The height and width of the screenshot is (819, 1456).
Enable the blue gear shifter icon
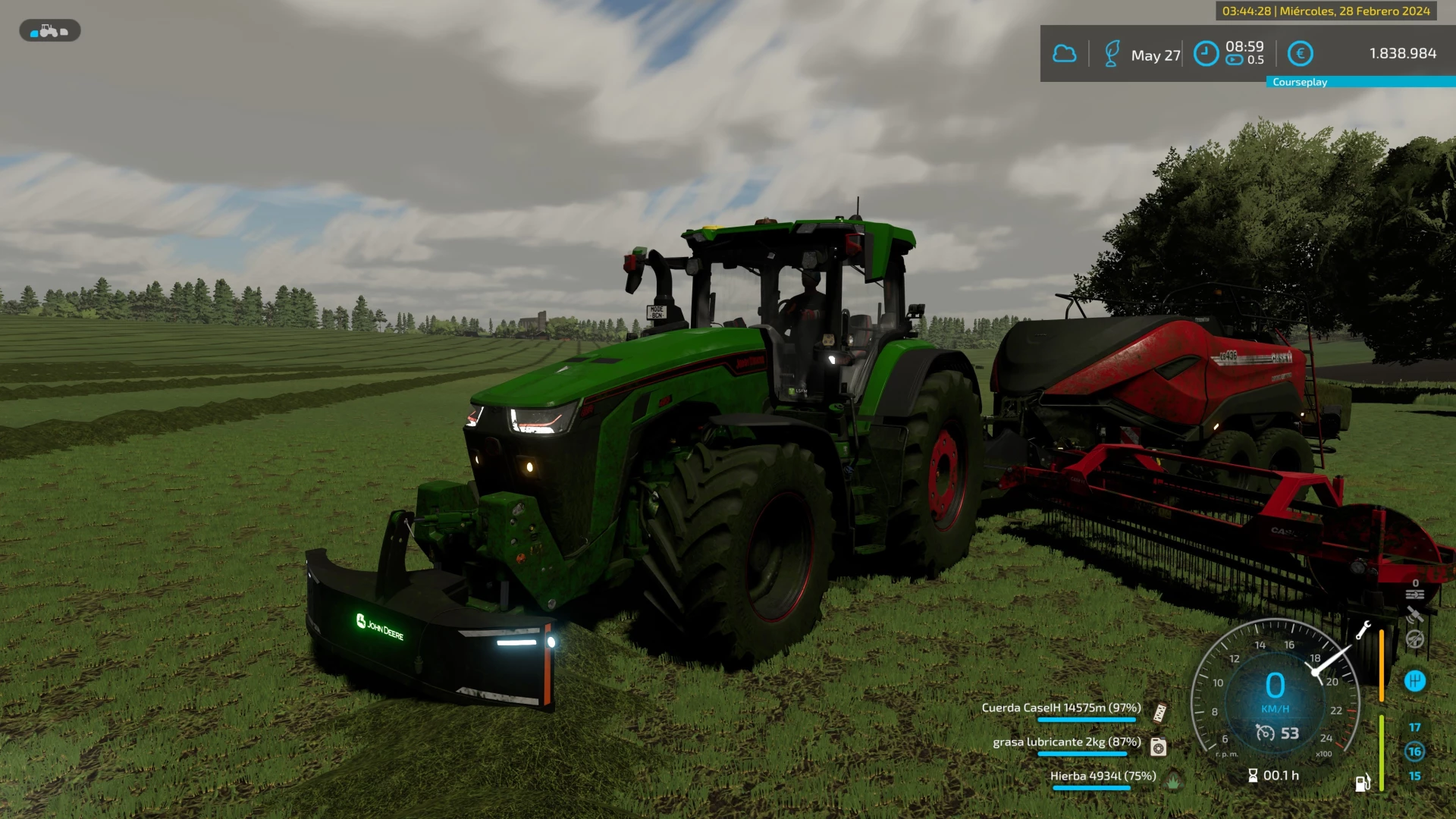(x=1415, y=680)
